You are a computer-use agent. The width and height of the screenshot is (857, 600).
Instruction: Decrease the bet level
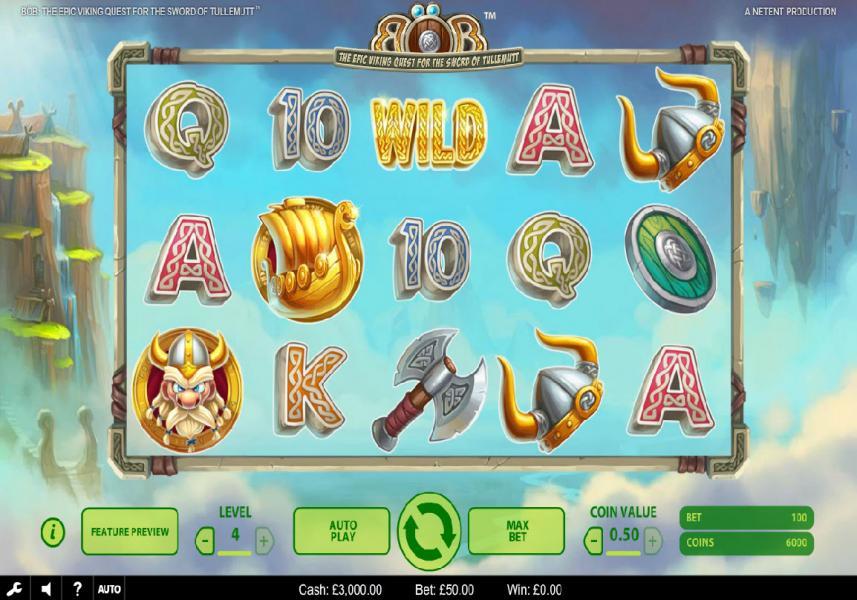[205, 542]
